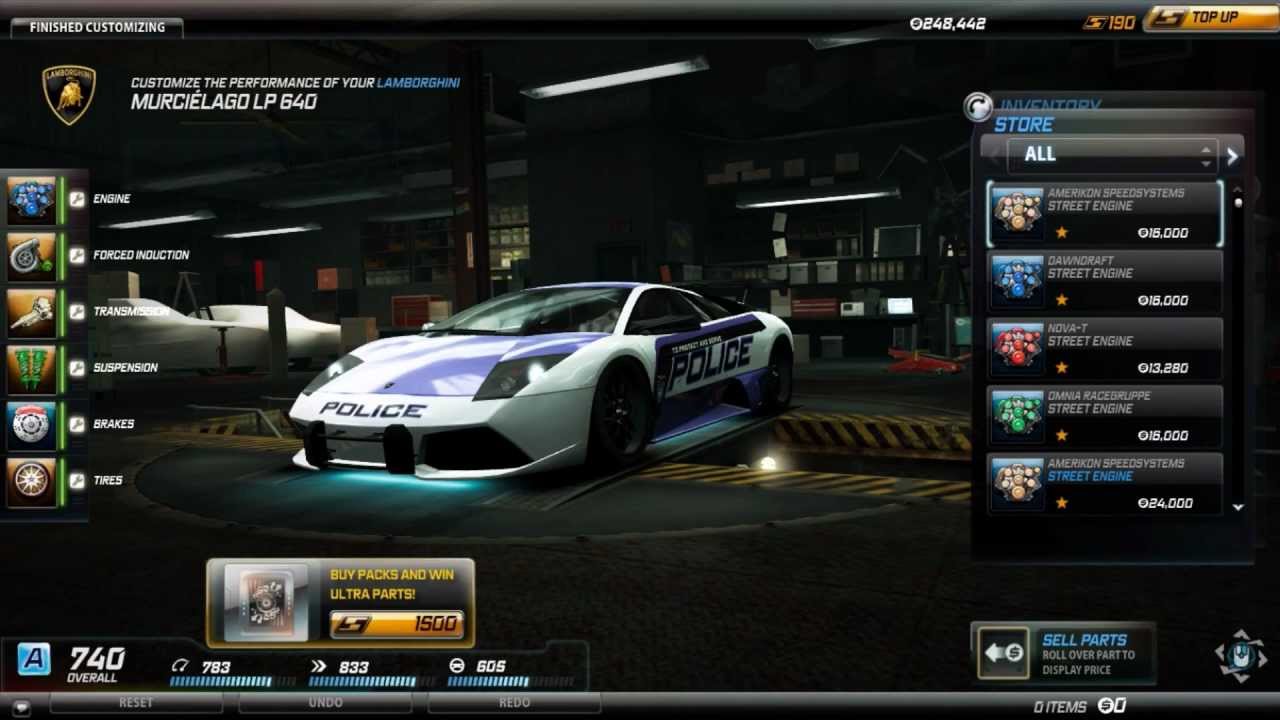The image size is (1280, 720).
Task: Choose the Dawndraft Street Engine
Action: point(1104,281)
